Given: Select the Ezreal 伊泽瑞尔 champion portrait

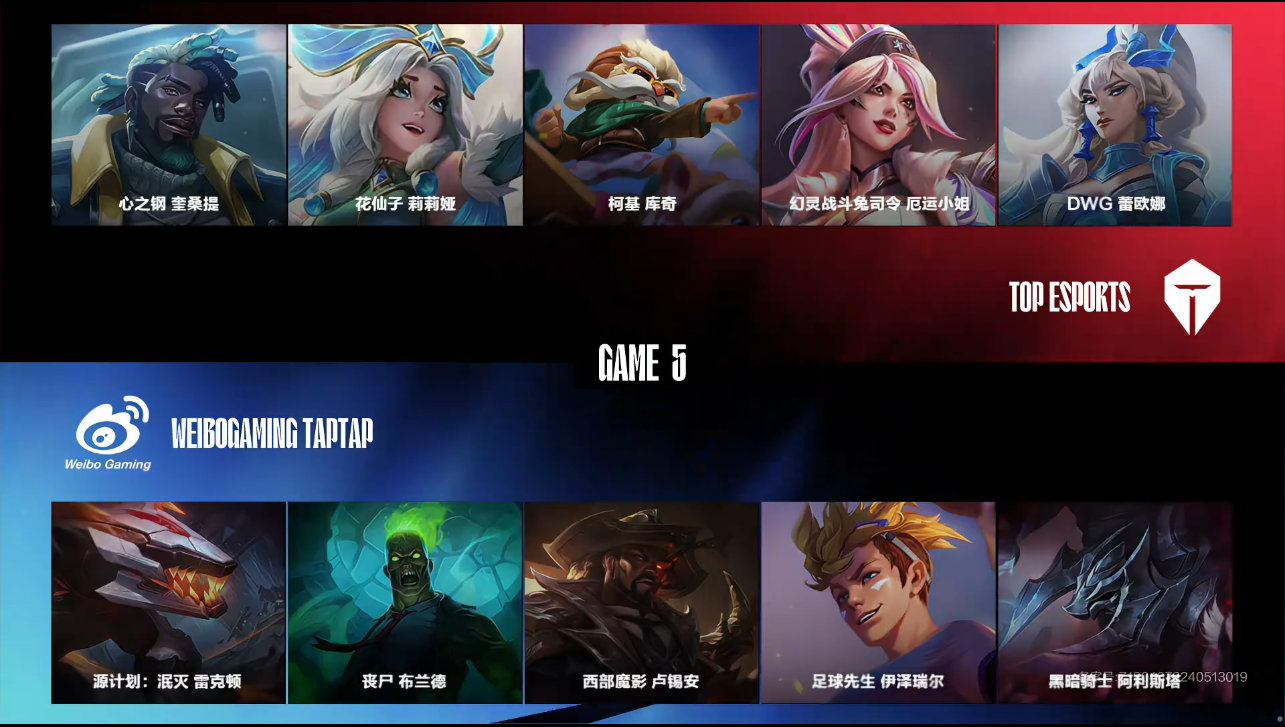Looking at the screenshot, I should (x=879, y=602).
